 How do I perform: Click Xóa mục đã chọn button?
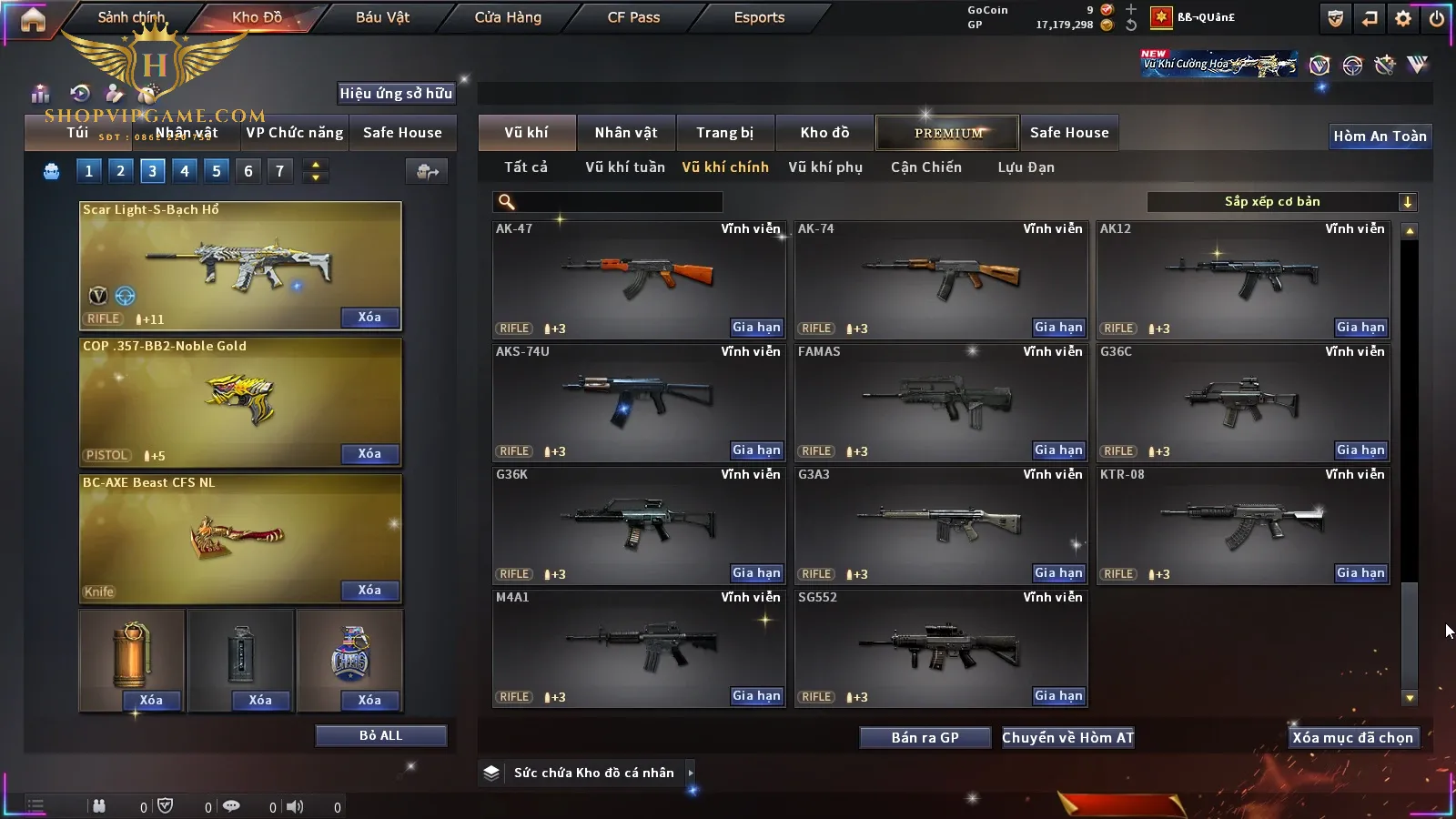tap(1352, 737)
